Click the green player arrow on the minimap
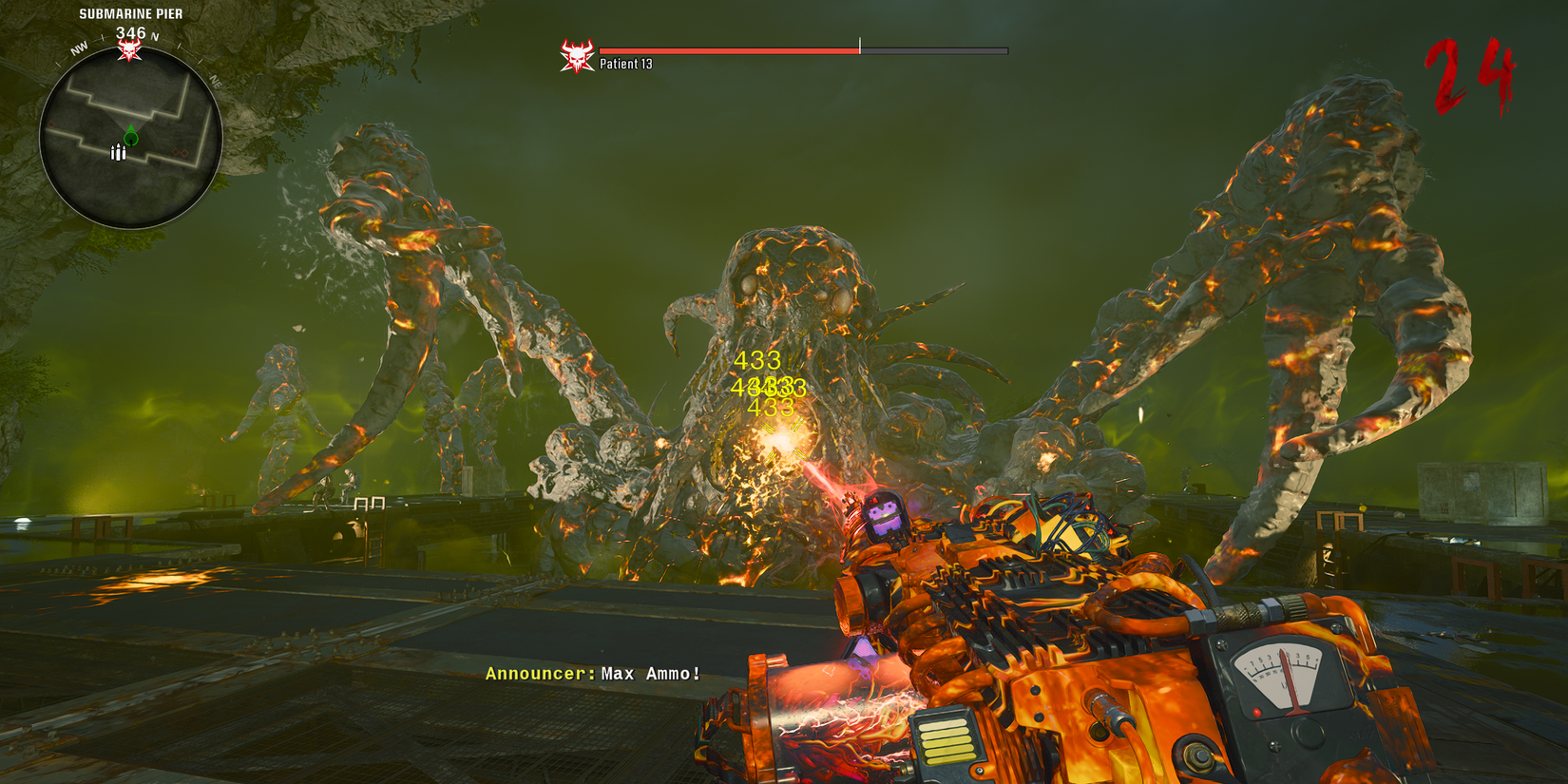 pyautogui.click(x=130, y=129)
